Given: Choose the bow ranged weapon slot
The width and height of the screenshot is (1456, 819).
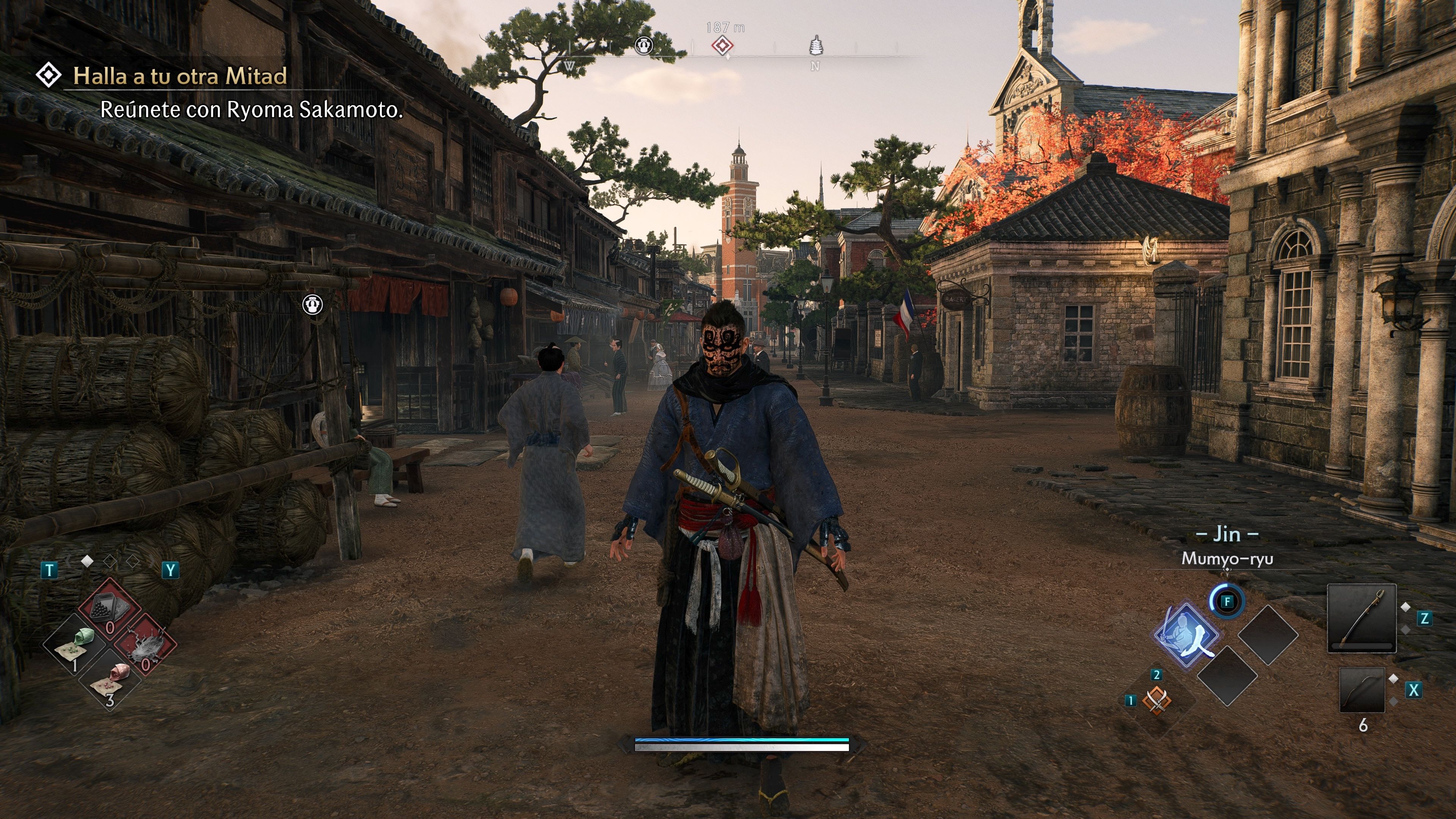Looking at the screenshot, I should tap(1362, 690).
